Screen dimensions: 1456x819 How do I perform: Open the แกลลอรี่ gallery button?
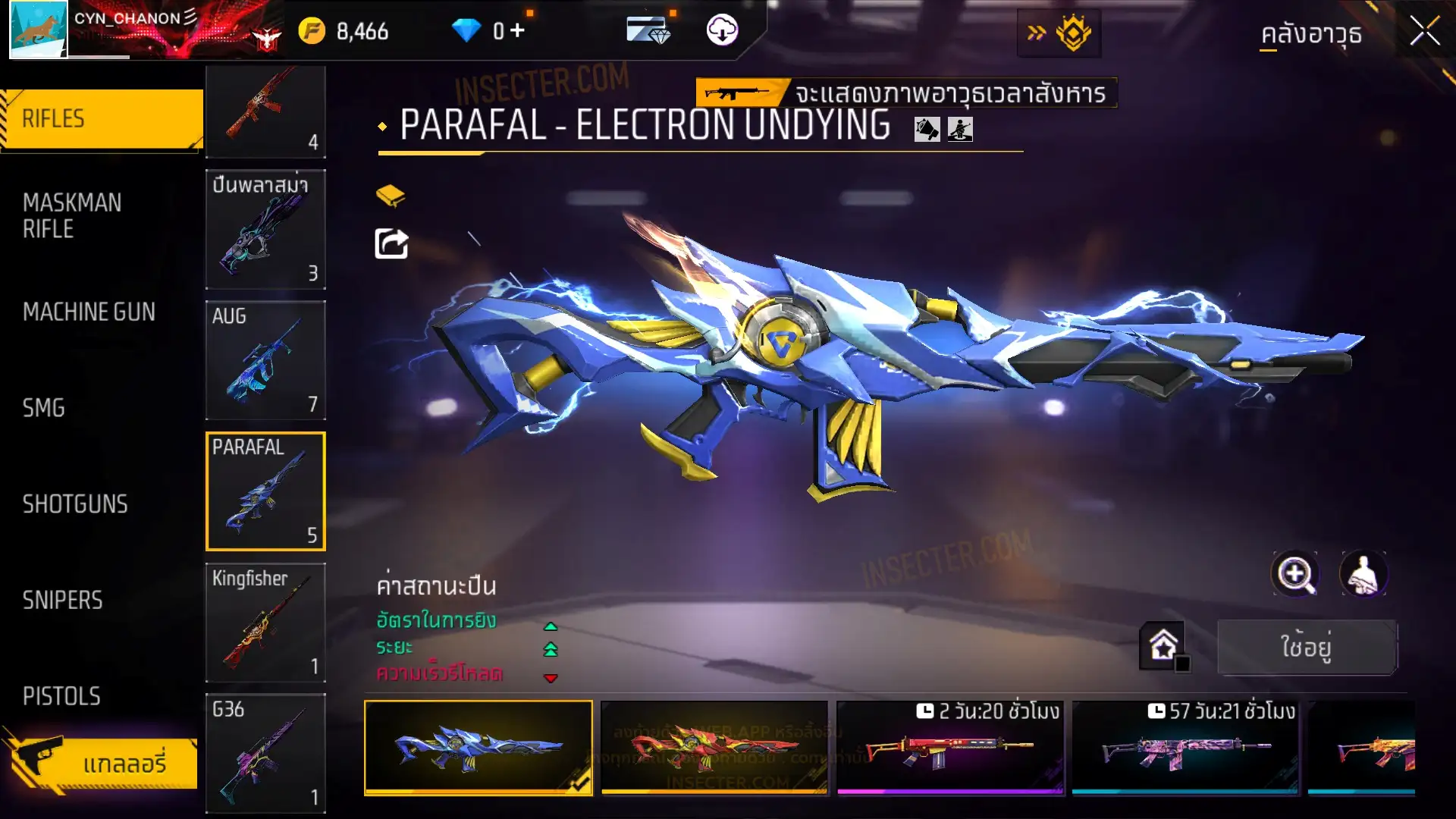click(102, 763)
